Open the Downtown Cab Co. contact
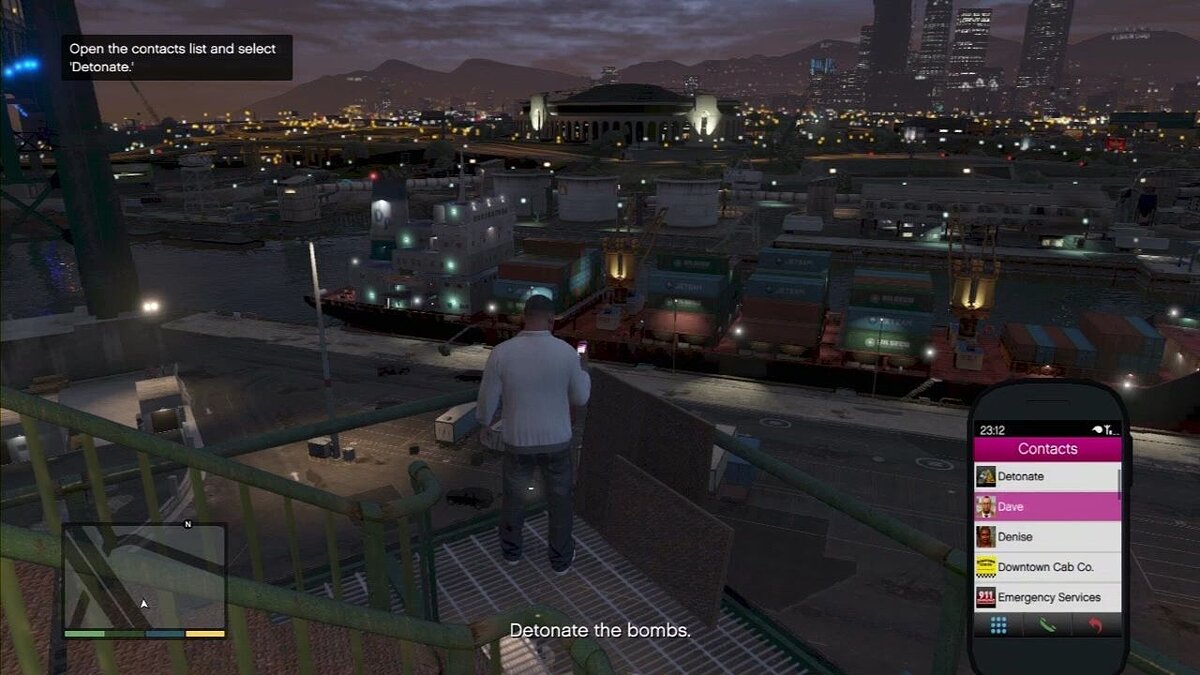This screenshot has width=1200, height=675. coord(1045,567)
